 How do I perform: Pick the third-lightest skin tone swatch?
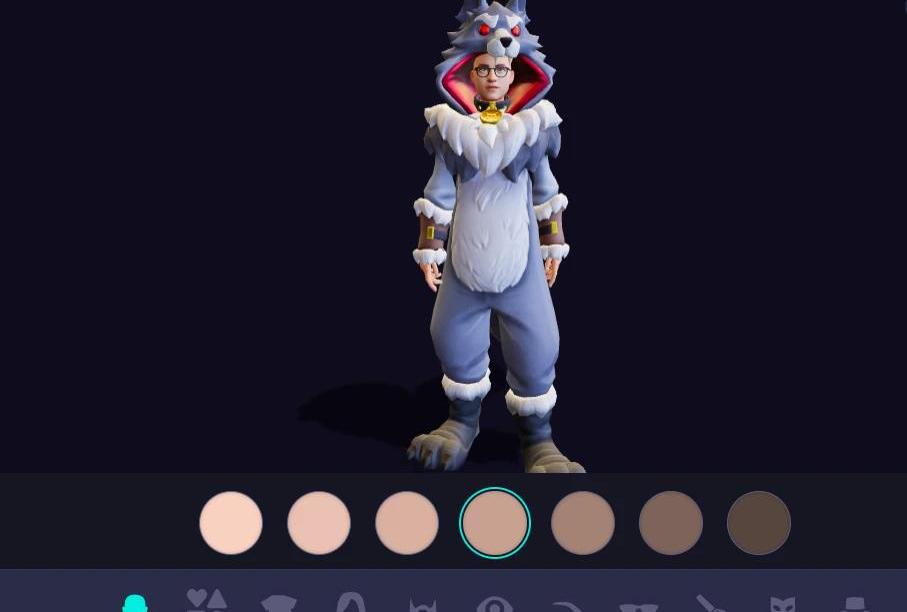pos(407,523)
